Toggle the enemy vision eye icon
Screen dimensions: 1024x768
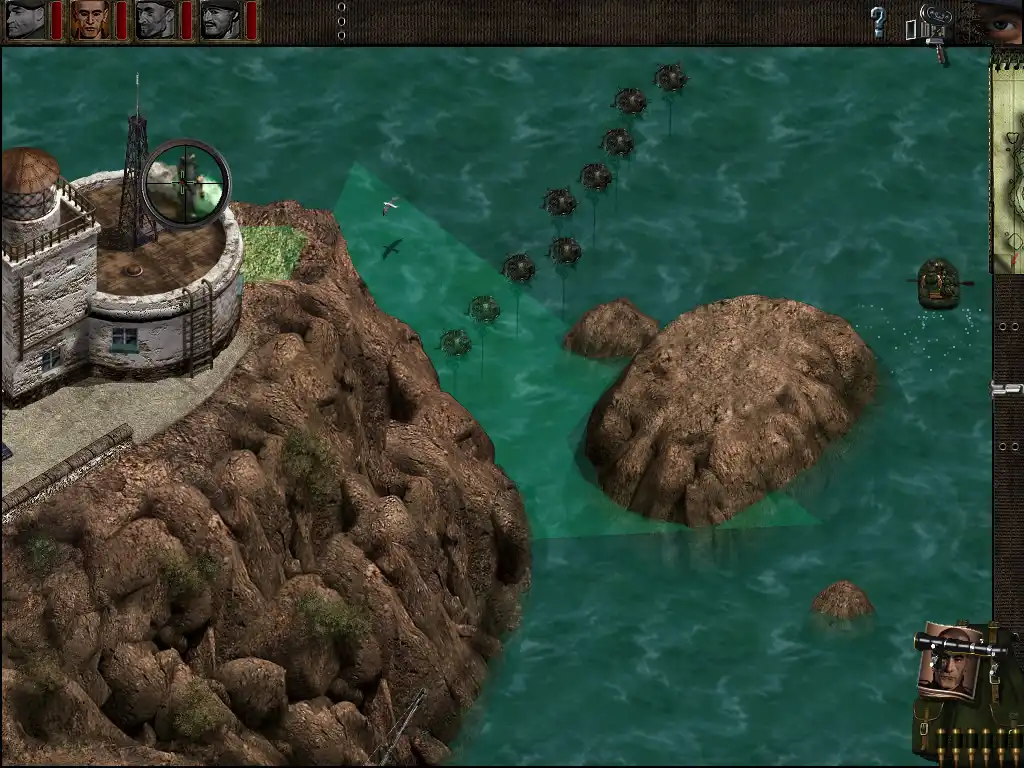tap(1000, 22)
